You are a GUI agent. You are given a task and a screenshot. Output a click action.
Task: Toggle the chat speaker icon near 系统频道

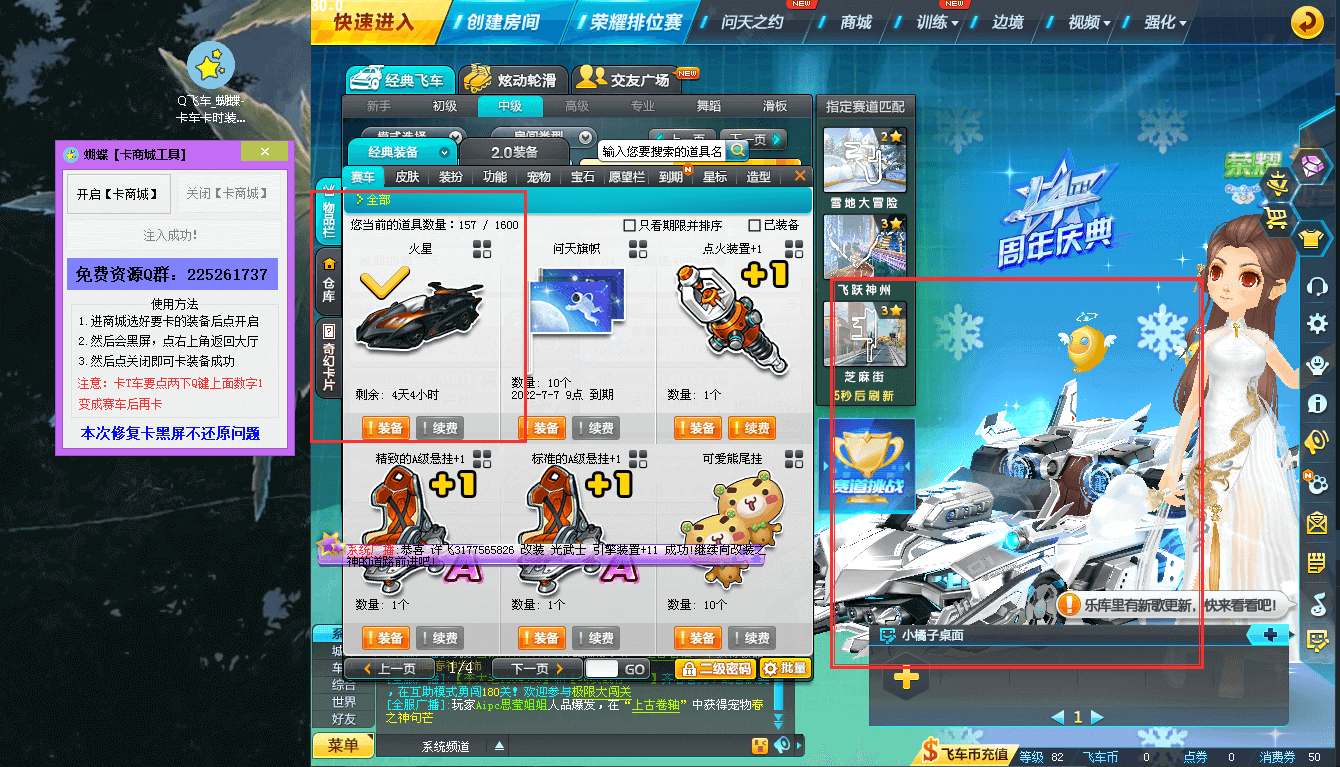[x=781, y=745]
